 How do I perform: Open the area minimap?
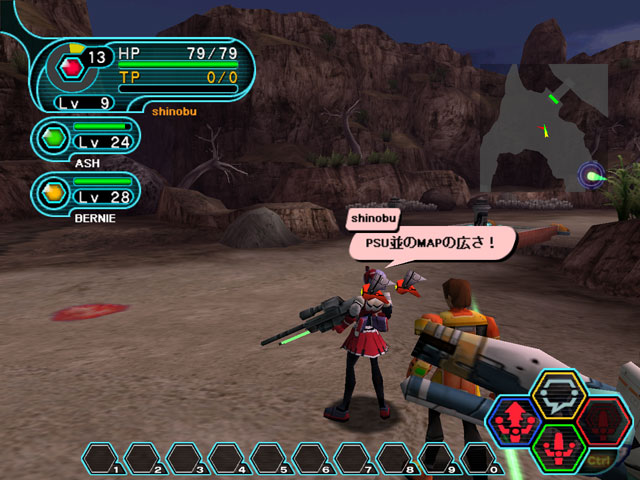coord(553,125)
